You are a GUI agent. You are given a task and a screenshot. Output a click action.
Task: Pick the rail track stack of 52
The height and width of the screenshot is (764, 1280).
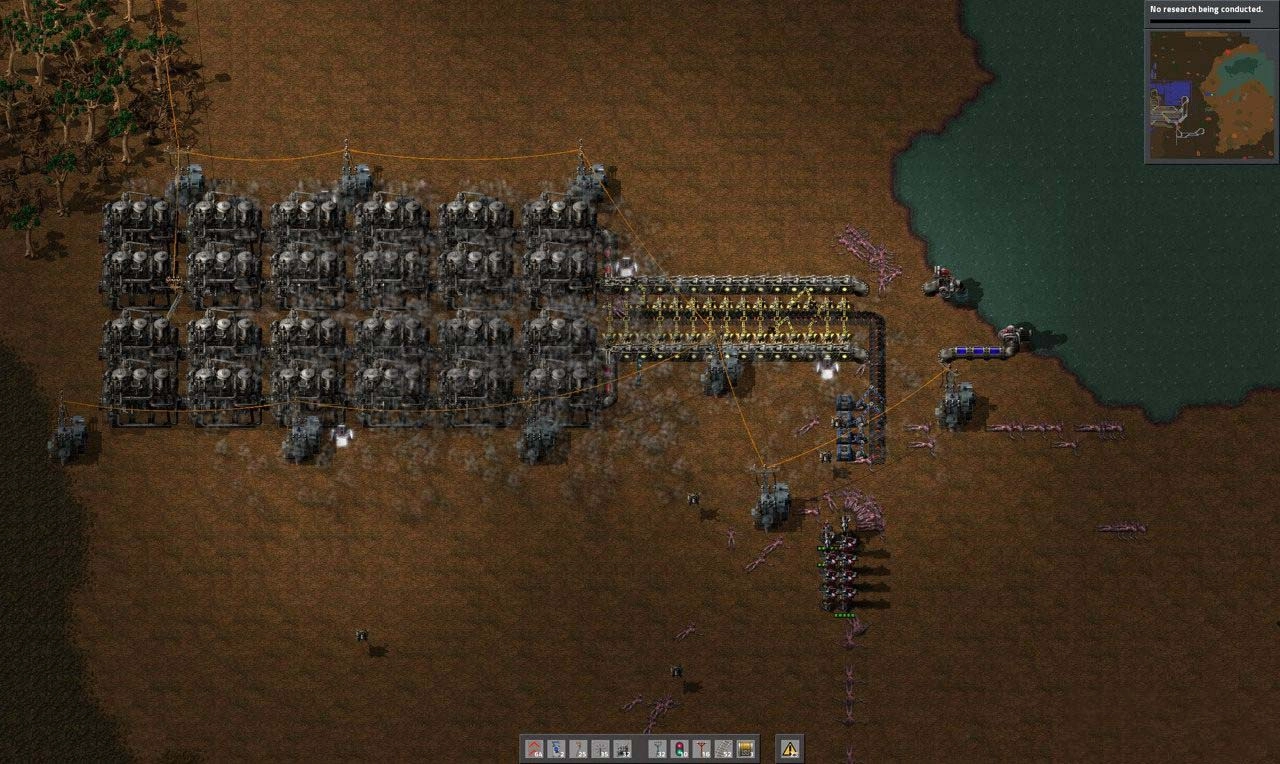(x=723, y=748)
